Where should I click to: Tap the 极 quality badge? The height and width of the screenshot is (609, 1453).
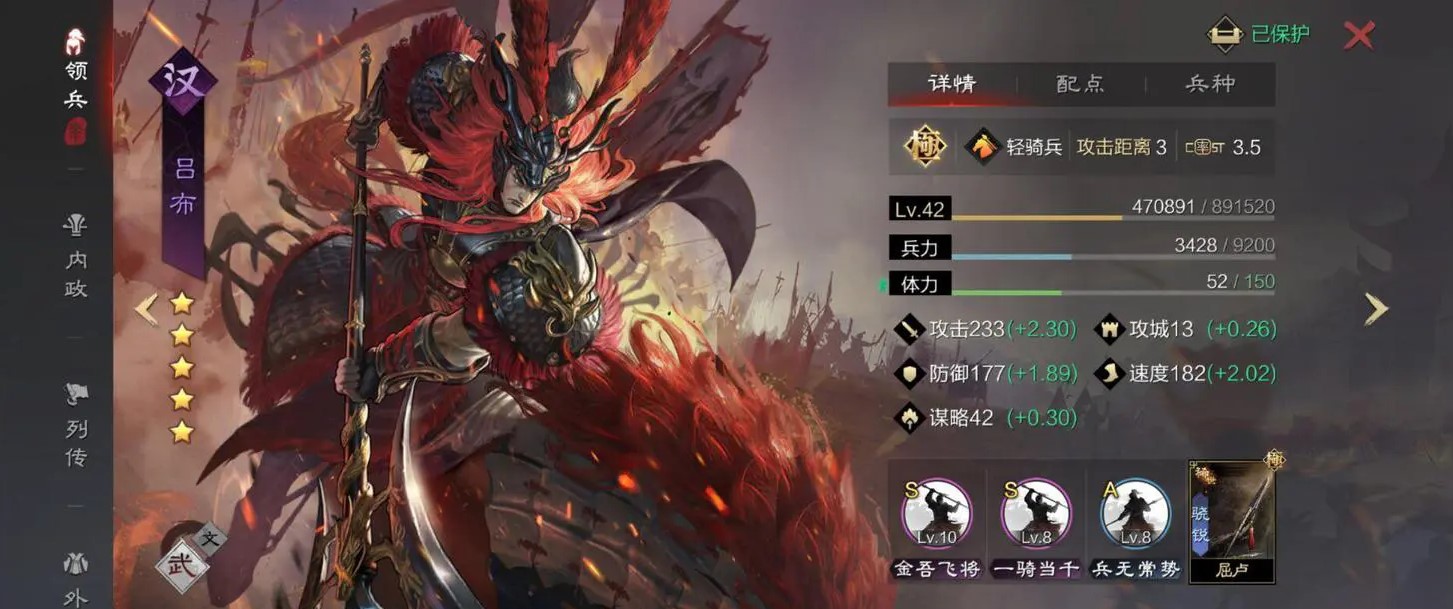[x=925, y=147]
